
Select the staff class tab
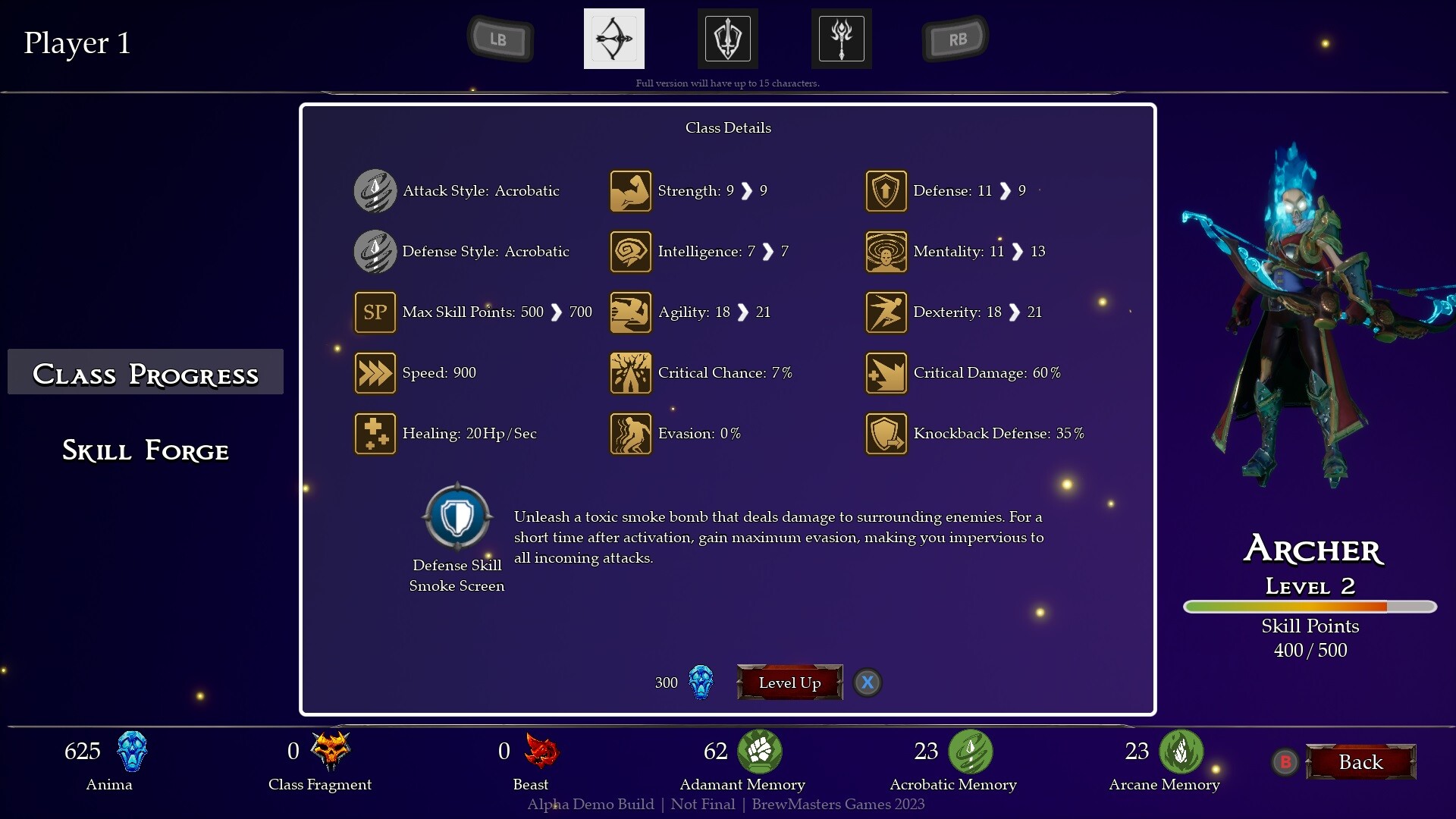841,38
